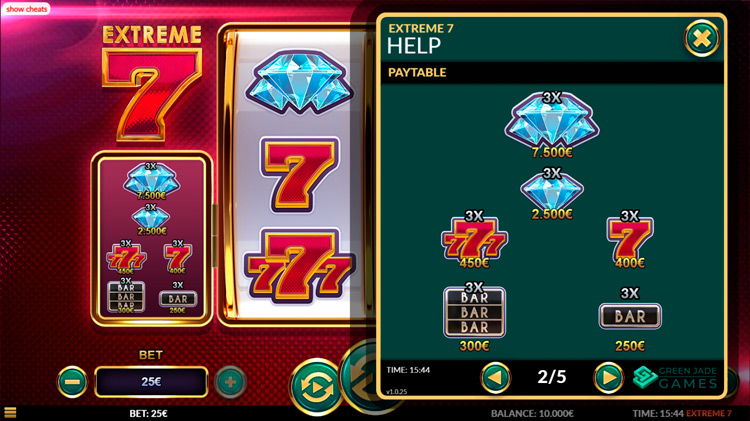
Task: Open the small paytable beside the reels
Action: [x=151, y=238]
